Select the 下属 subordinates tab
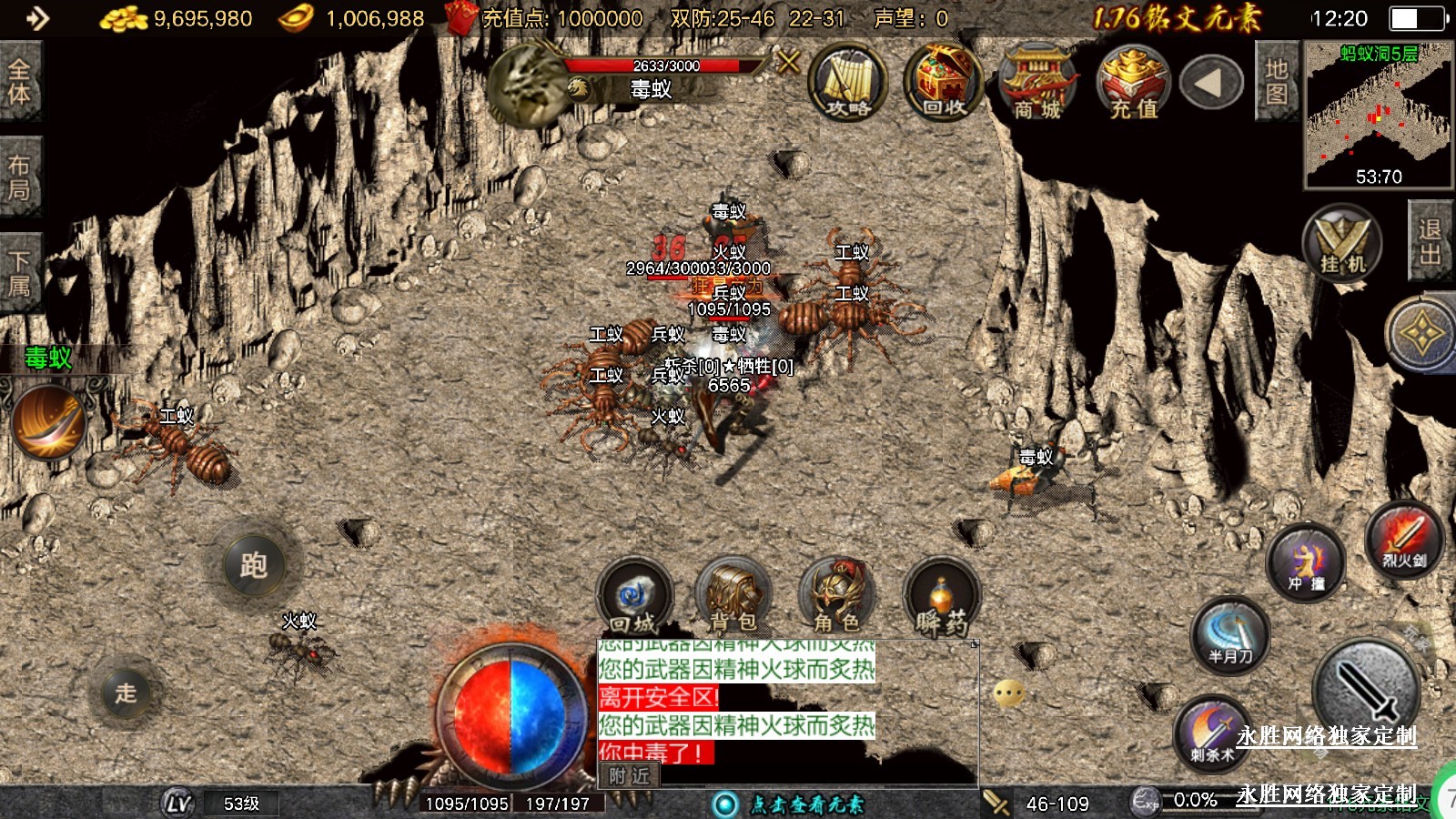The width and height of the screenshot is (1456, 819). [x=19, y=273]
